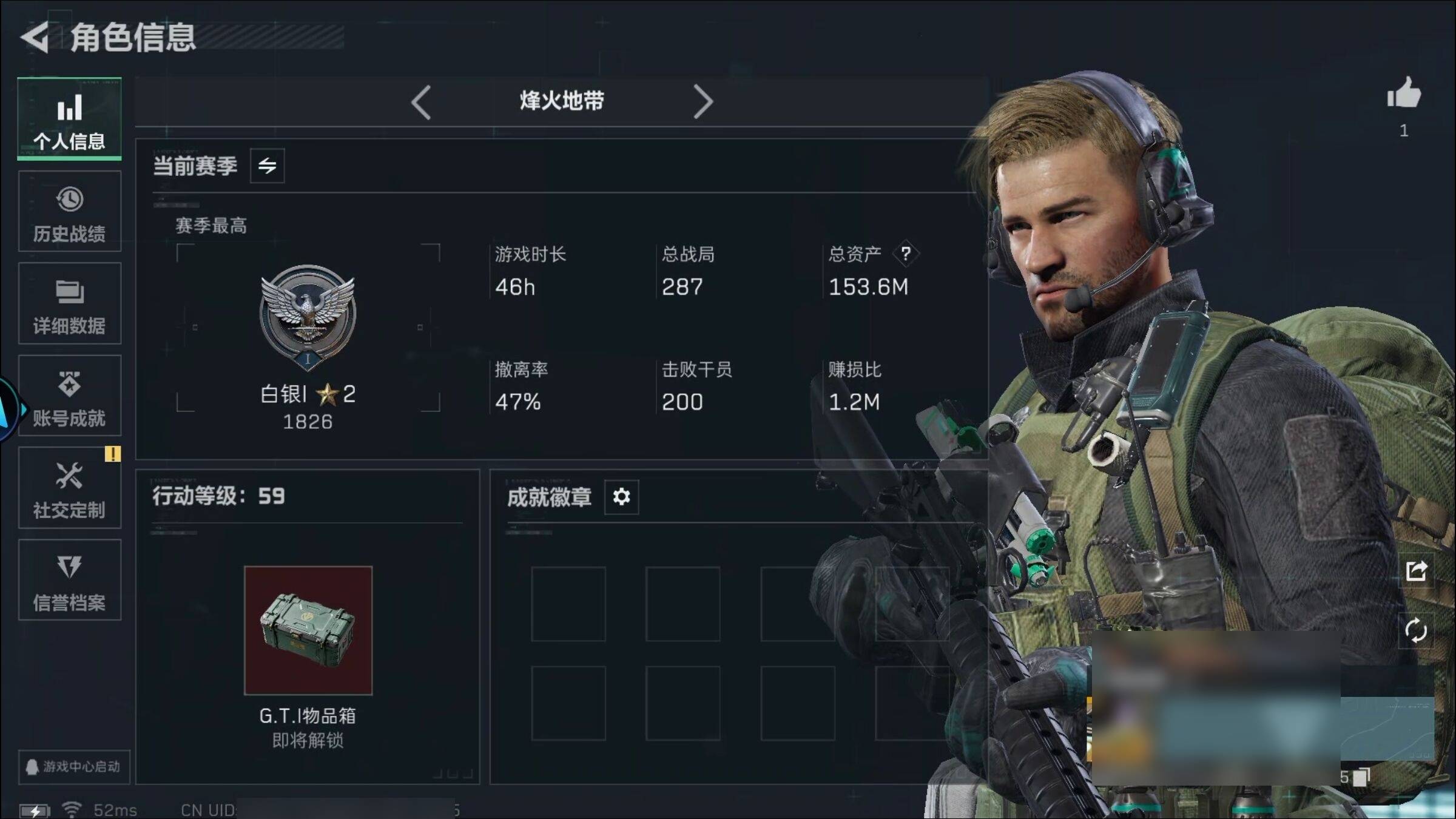Go back from the 角色信息 screen
This screenshot has height=819, width=1456.
pos(35,38)
